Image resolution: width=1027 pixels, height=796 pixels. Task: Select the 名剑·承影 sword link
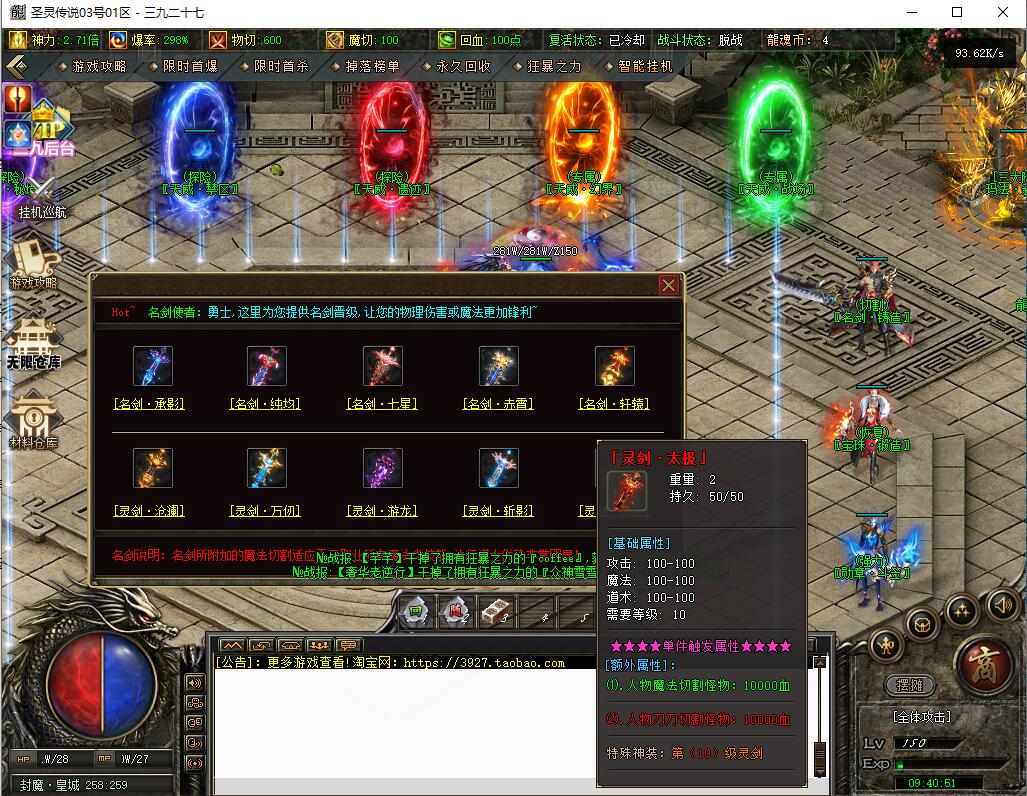[x=149, y=404]
